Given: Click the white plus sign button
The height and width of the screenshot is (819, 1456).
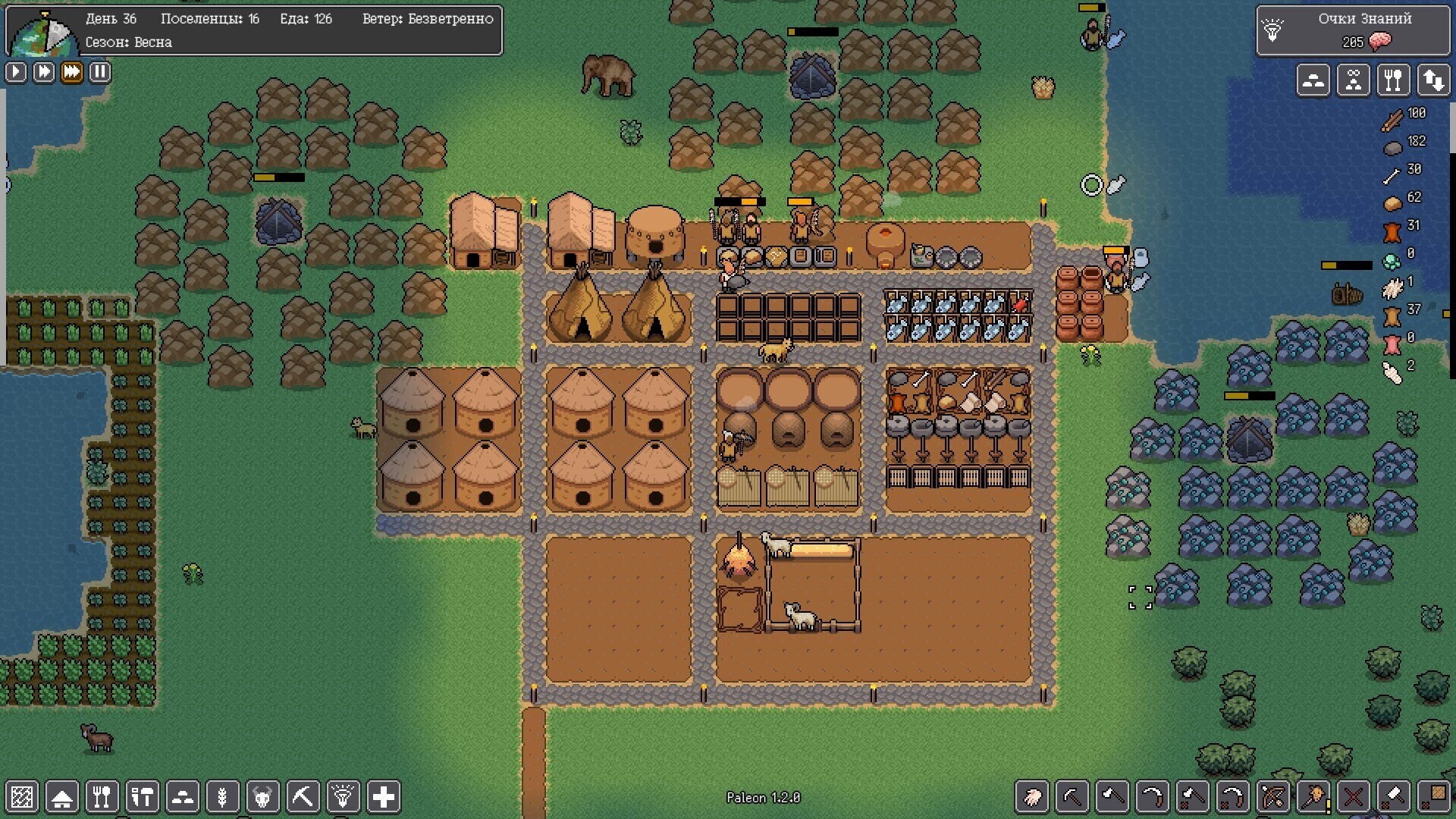Looking at the screenshot, I should click(x=384, y=797).
